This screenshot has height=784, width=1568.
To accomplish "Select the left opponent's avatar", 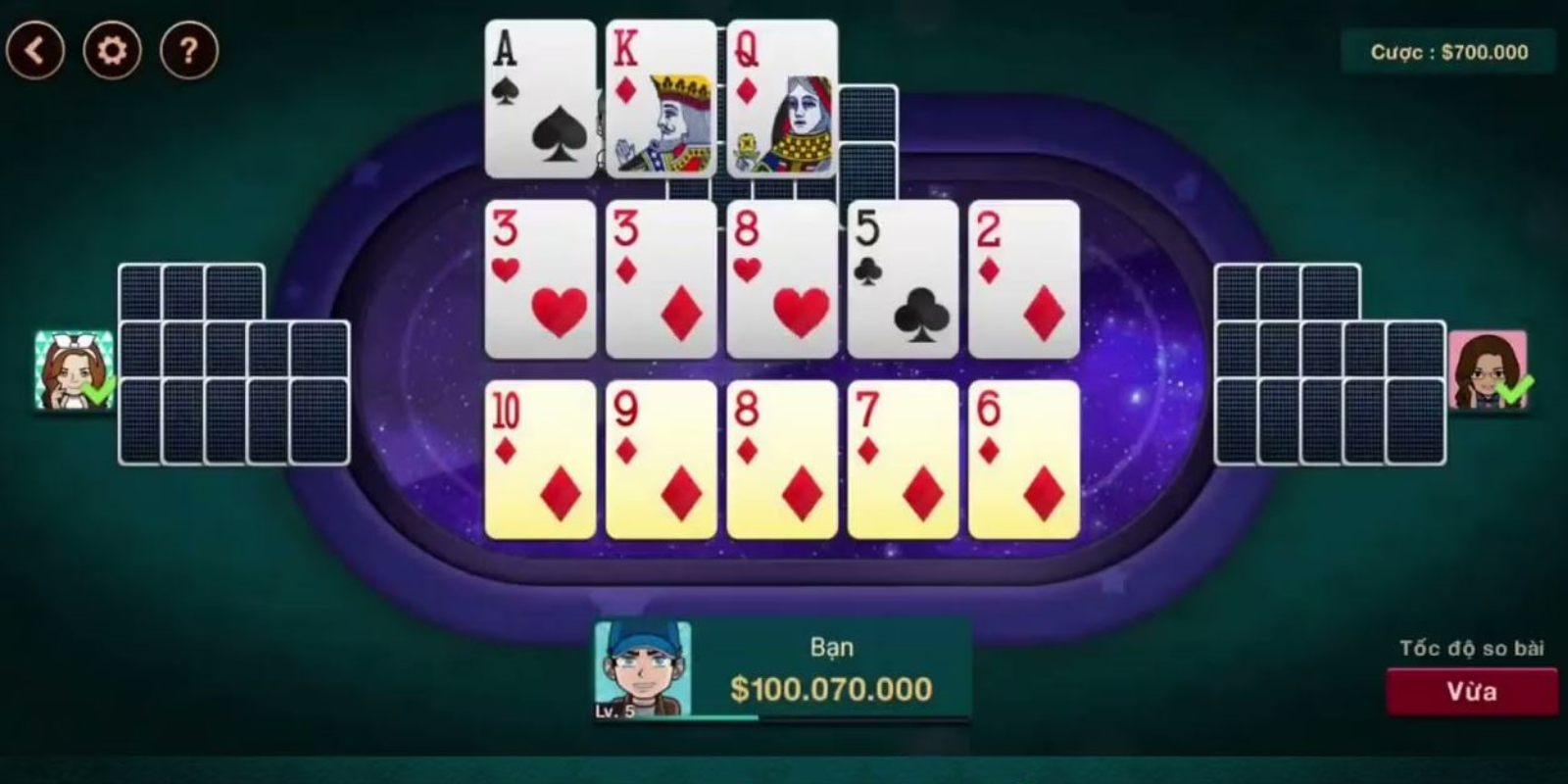I will tap(72, 370).
